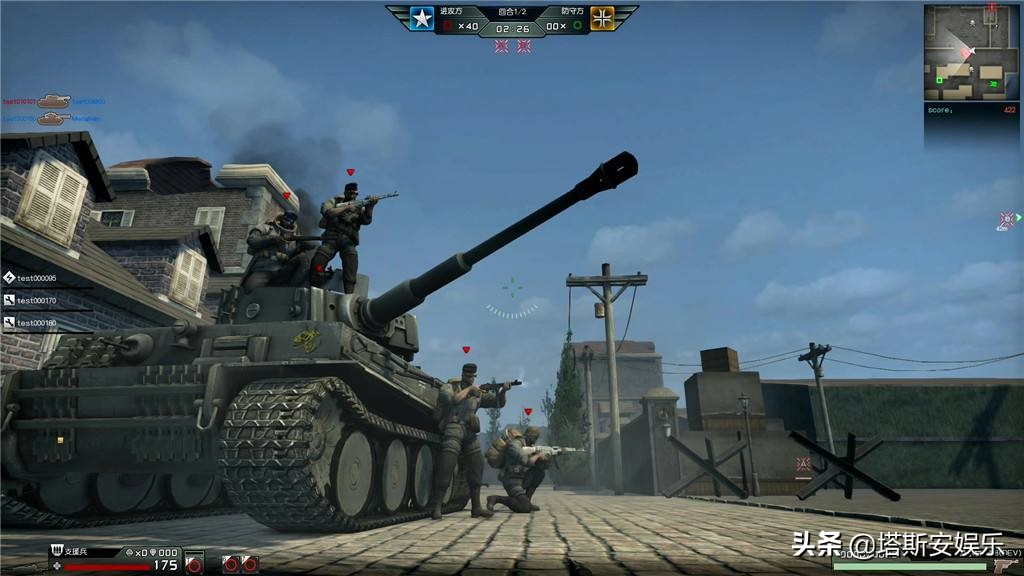
Task: Open the minimap in the corner
Action: 970,52
